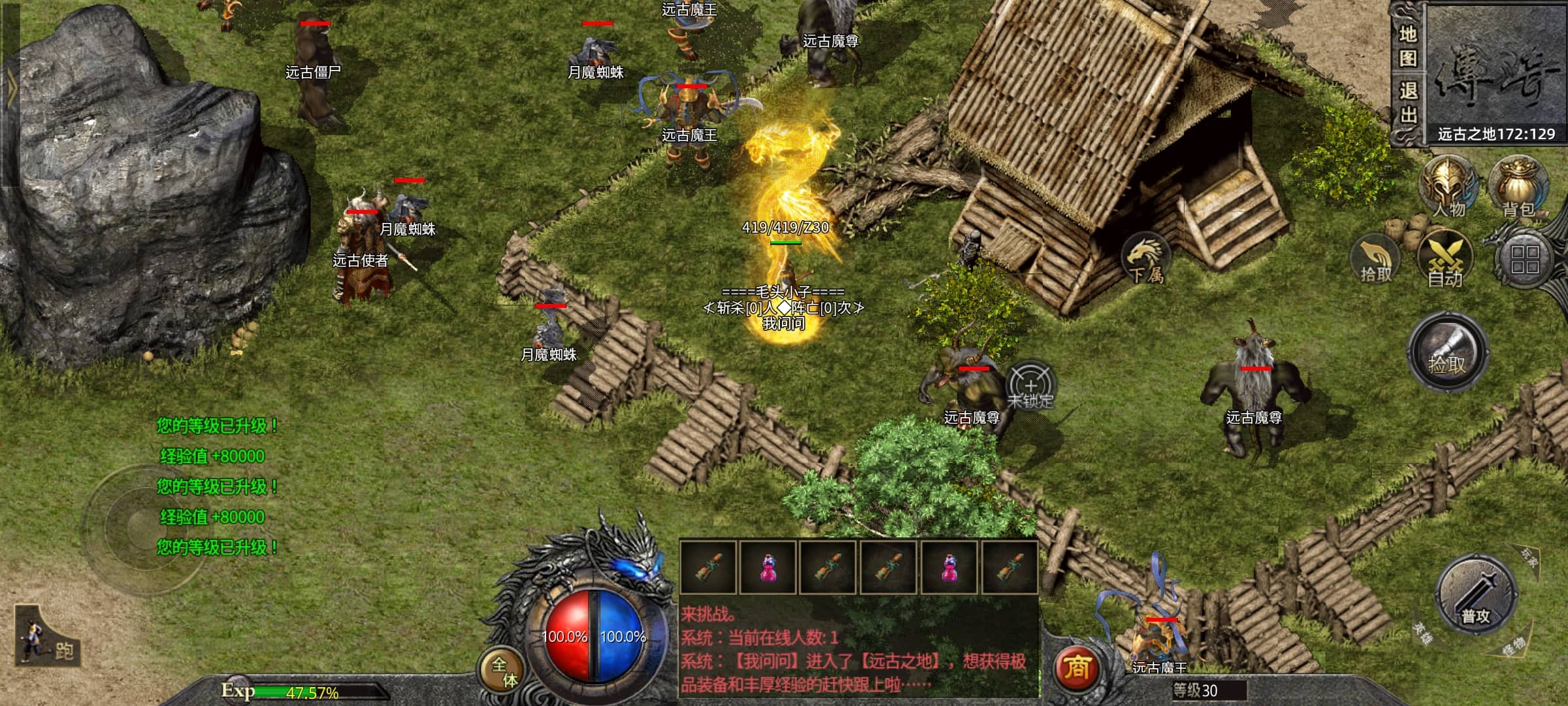Activate the round 捡取 pickup button

coord(1447,354)
